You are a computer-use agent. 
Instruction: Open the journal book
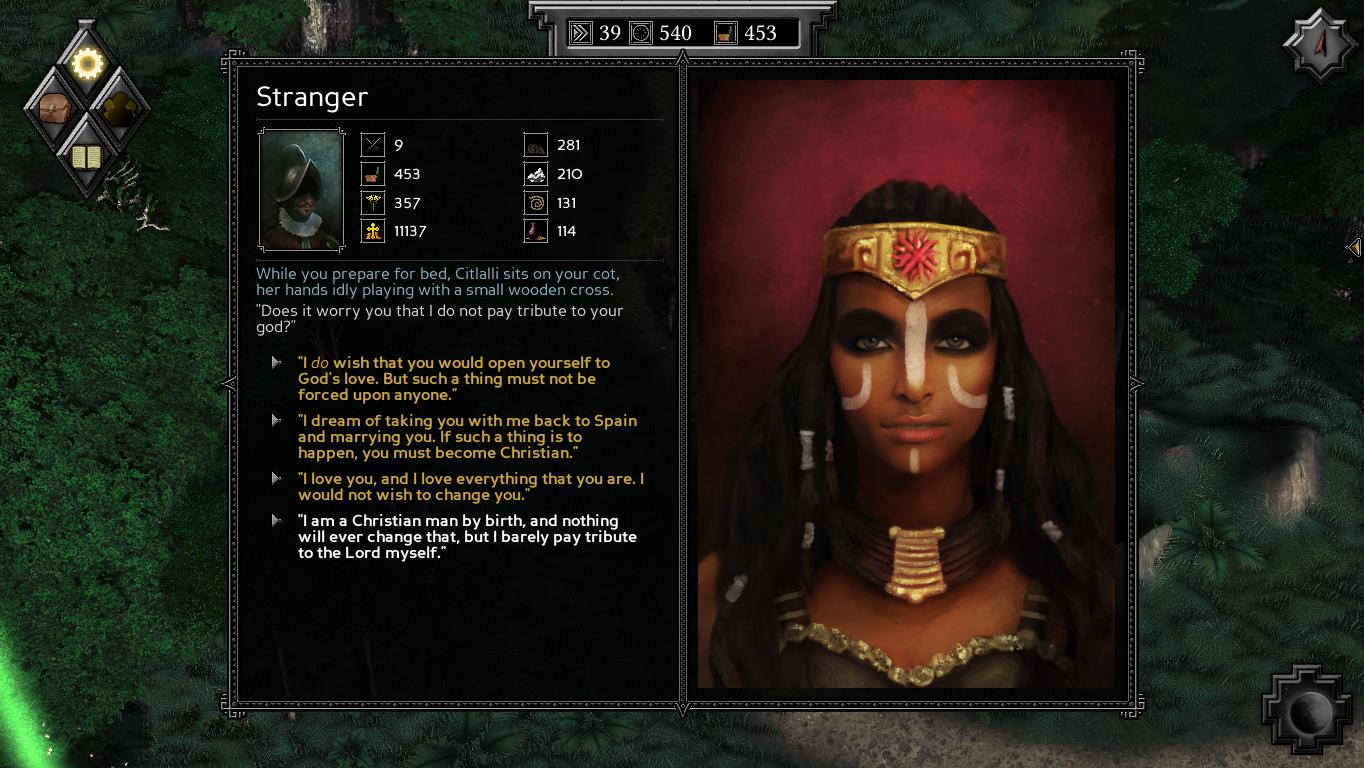(87, 156)
